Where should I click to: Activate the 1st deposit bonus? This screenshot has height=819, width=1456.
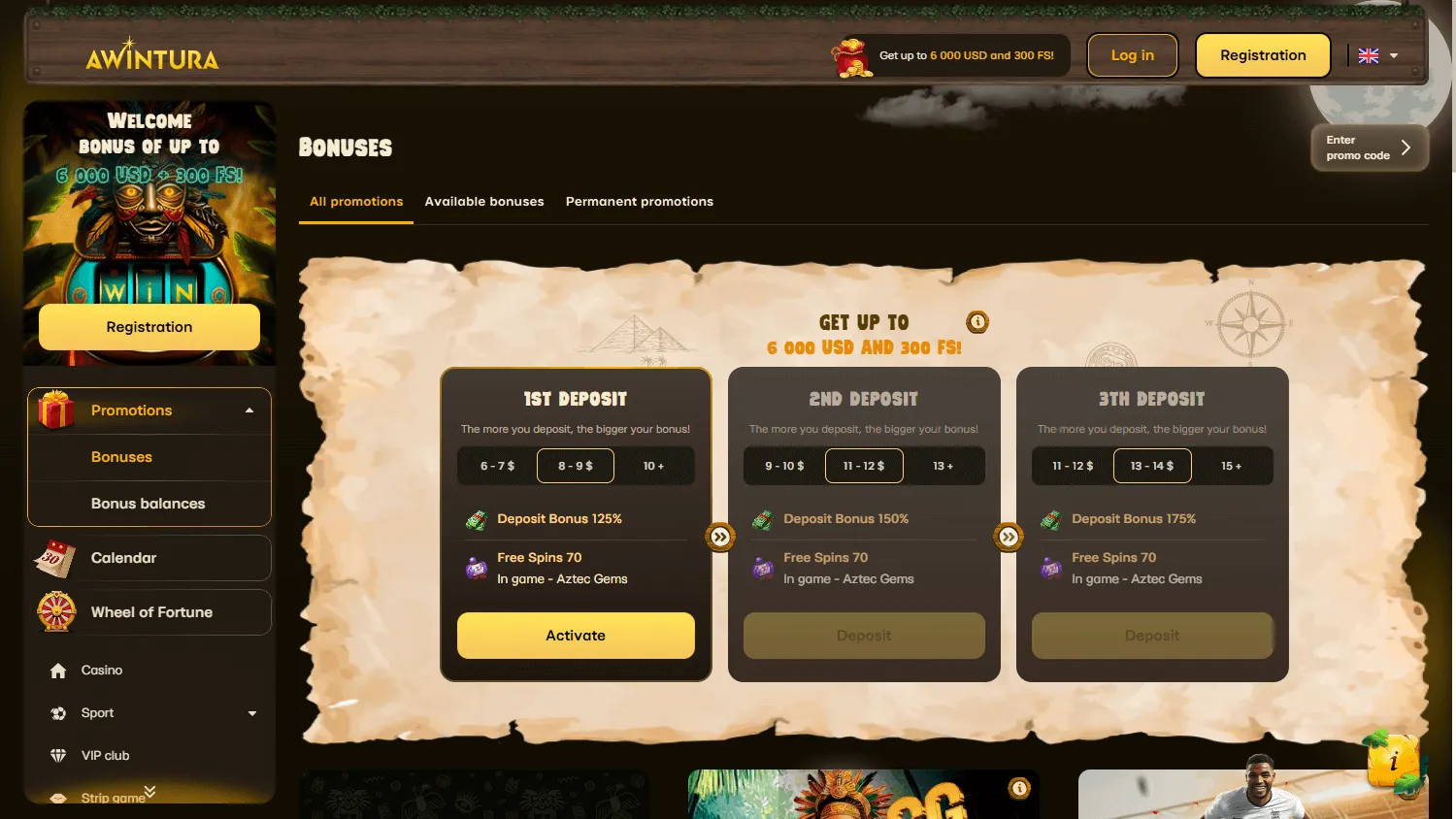[575, 636]
